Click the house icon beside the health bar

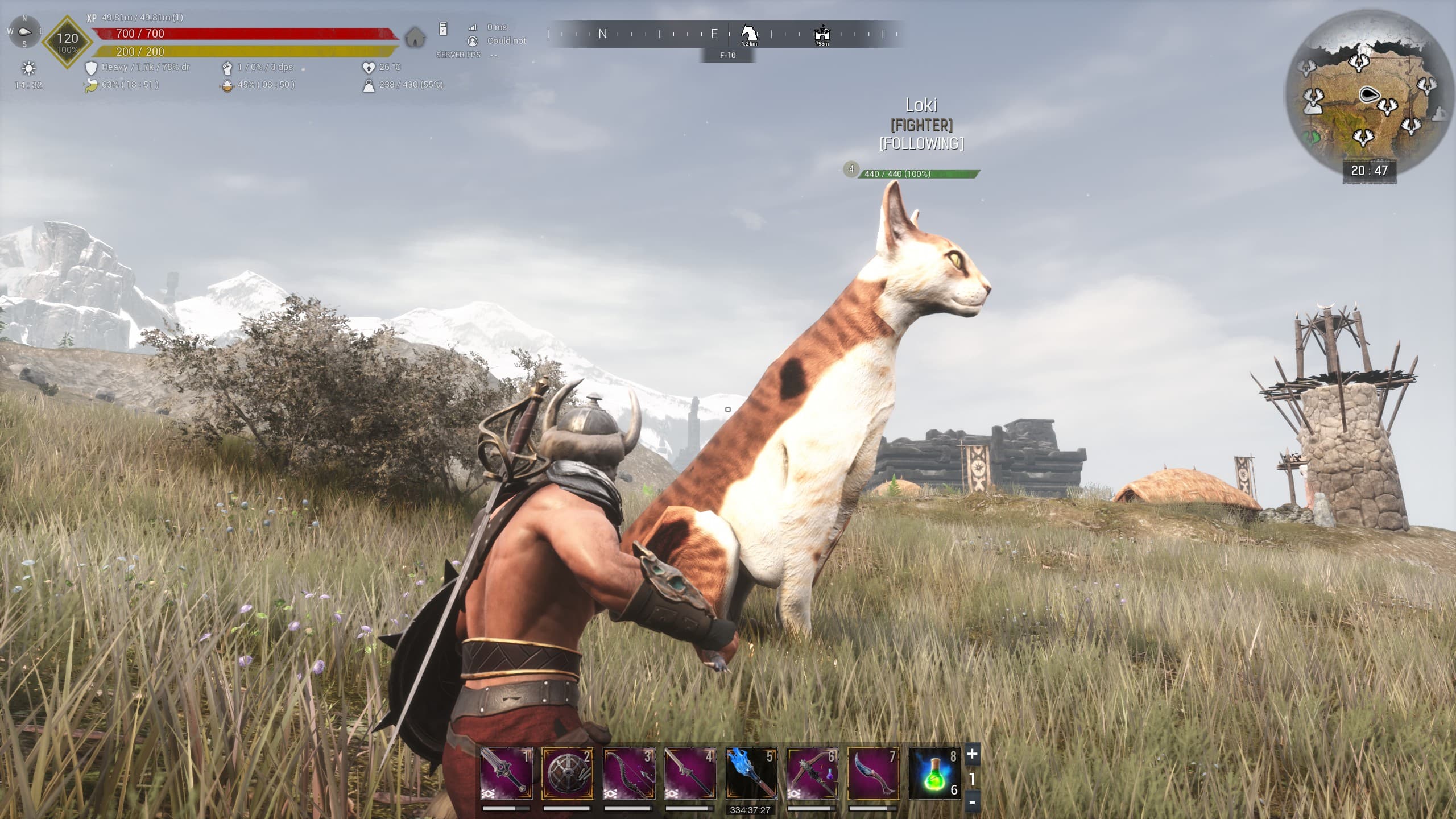[415, 38]
